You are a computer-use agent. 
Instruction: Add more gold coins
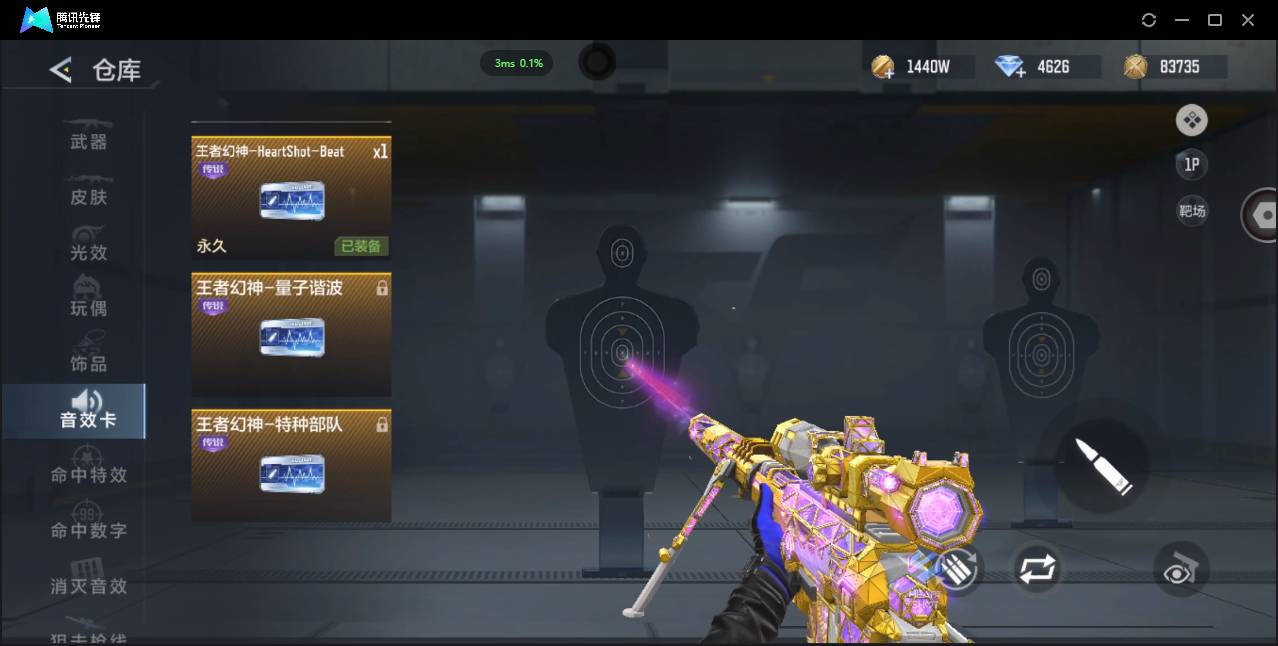tap(883, 67)
